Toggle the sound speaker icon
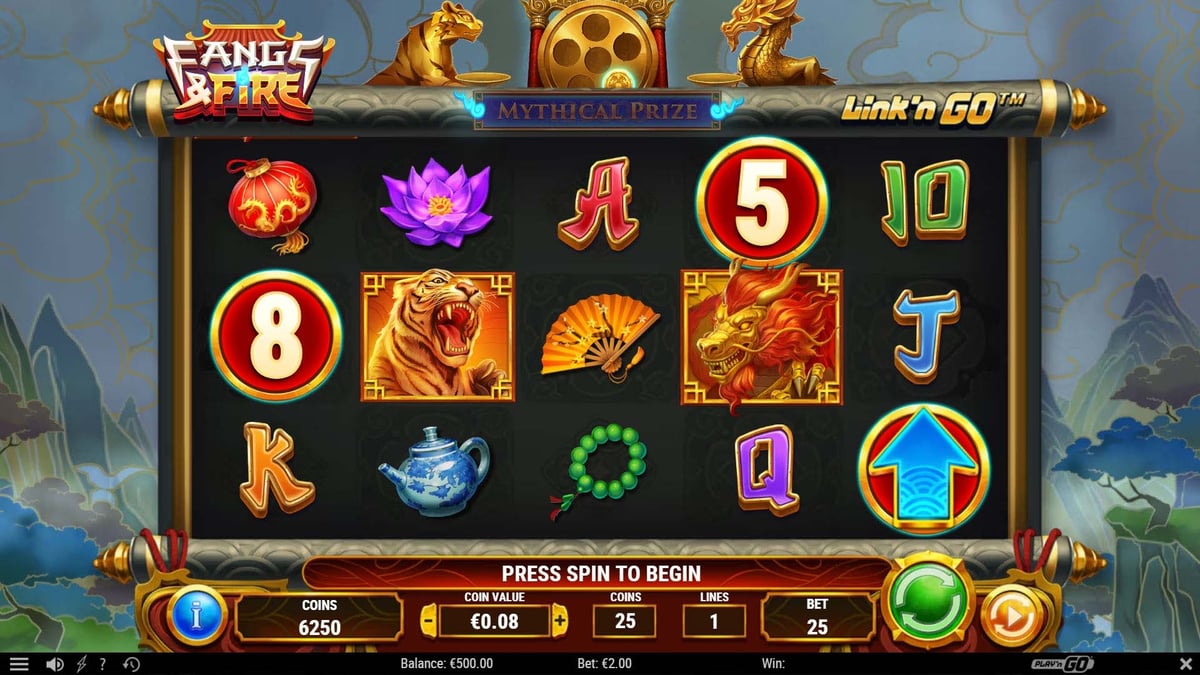 point(55,664)
